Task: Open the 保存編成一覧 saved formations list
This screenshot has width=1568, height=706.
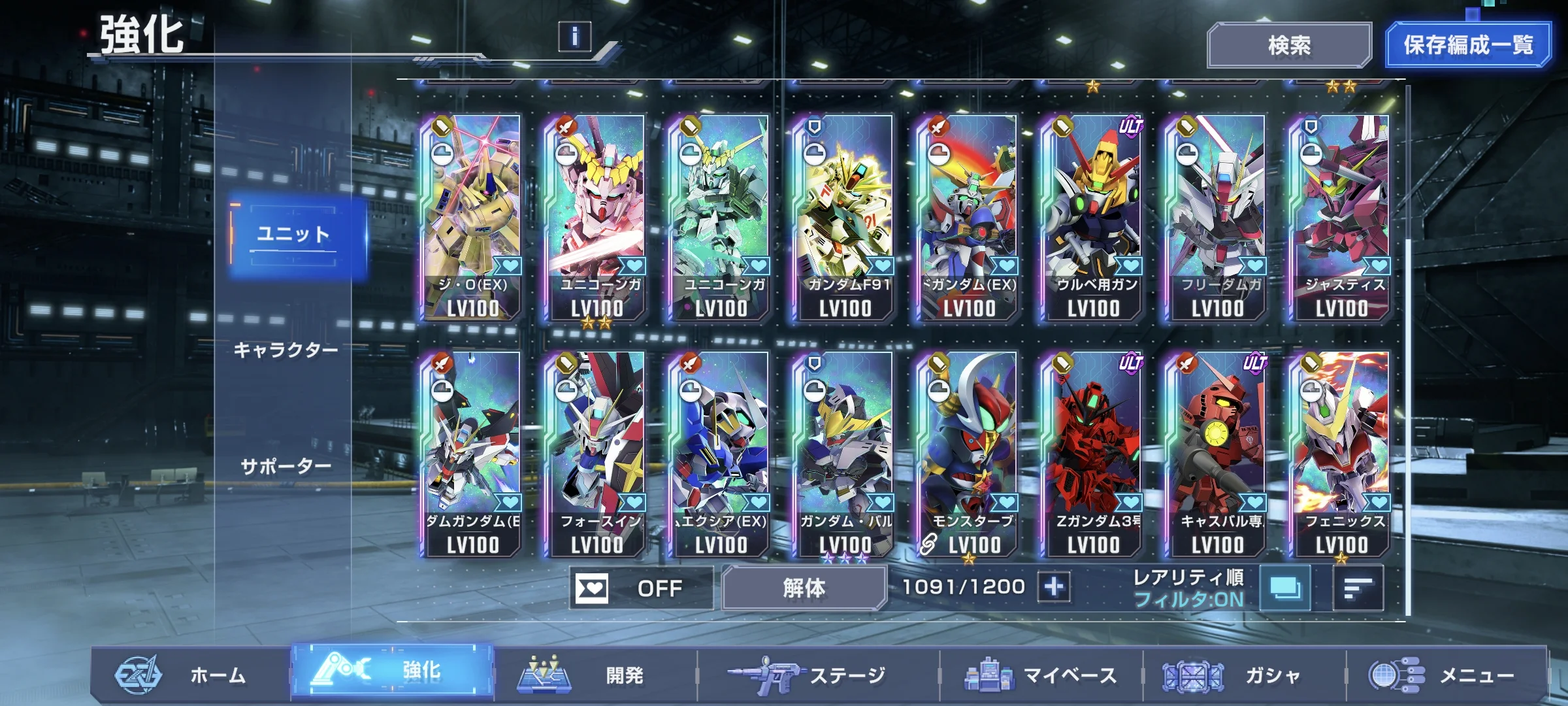Action: click(1467, 45)
